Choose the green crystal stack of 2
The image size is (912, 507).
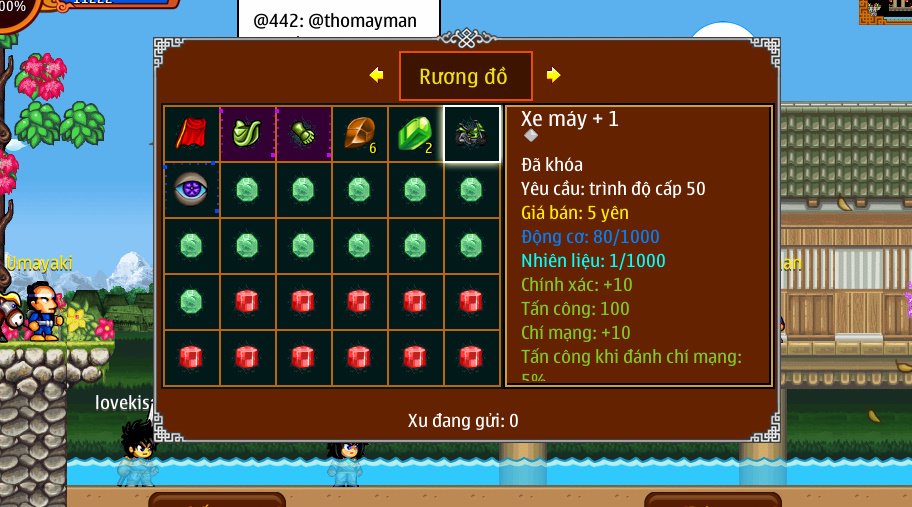pos(415,134)
